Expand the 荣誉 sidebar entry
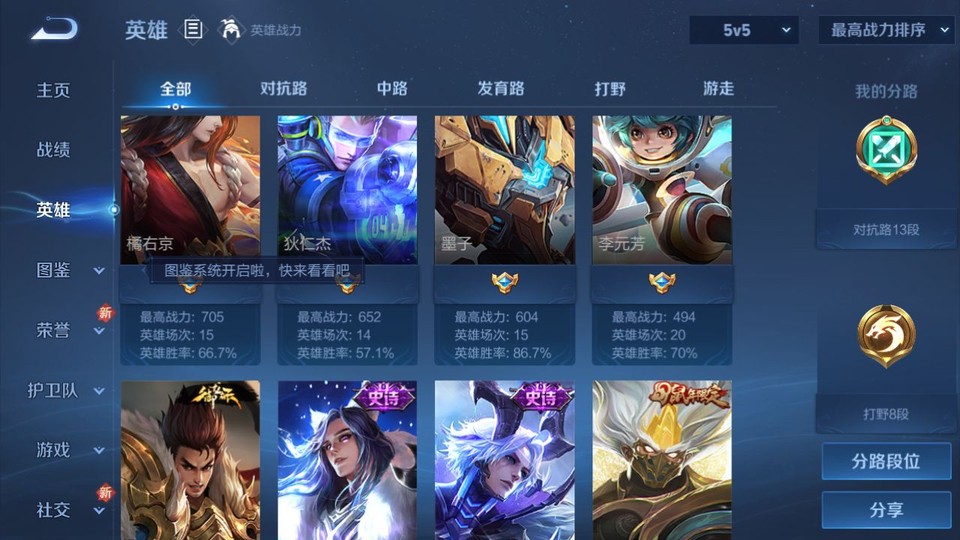 click(66, 330)
